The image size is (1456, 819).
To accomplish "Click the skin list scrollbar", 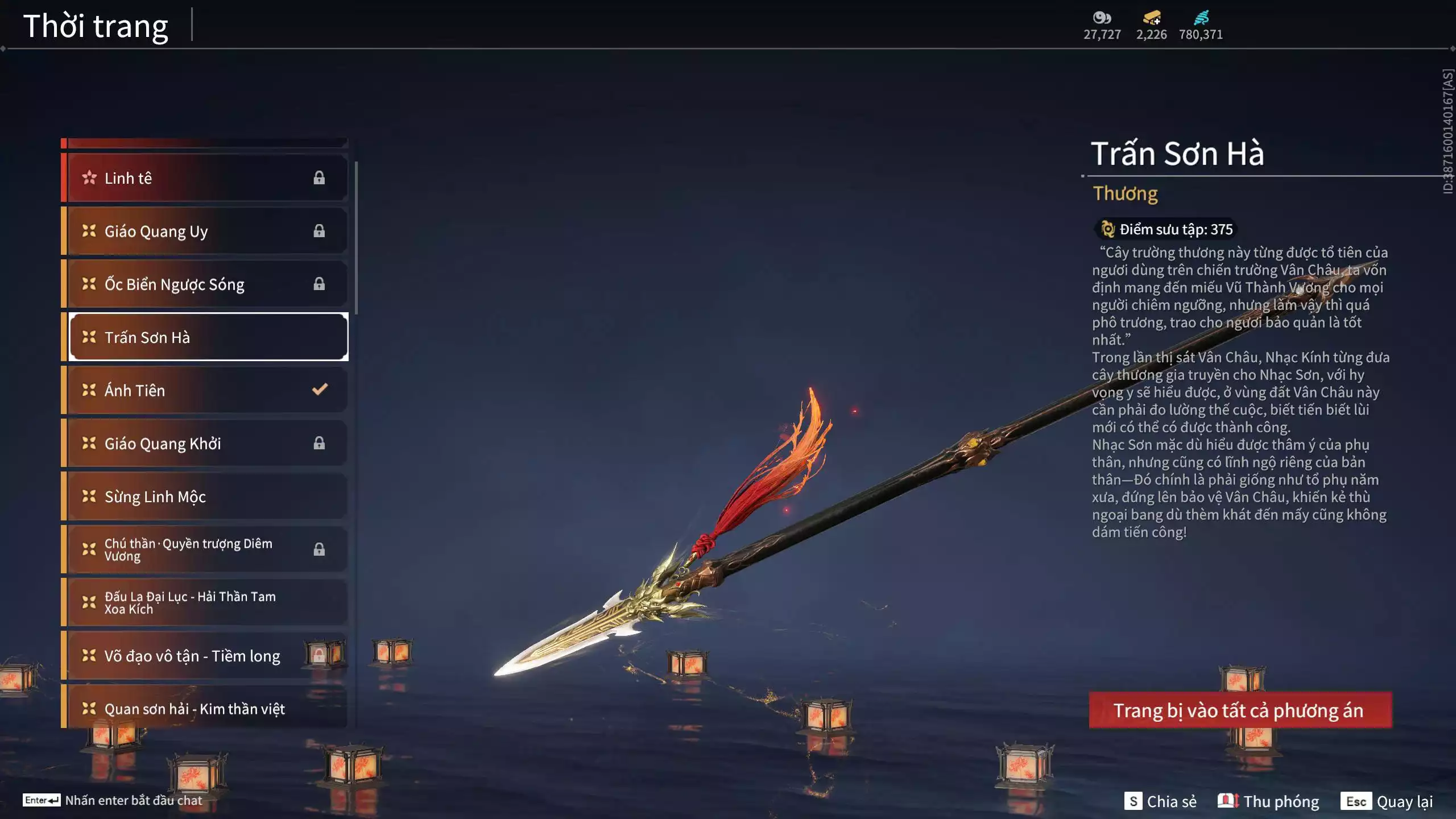I will coord(356,238).
